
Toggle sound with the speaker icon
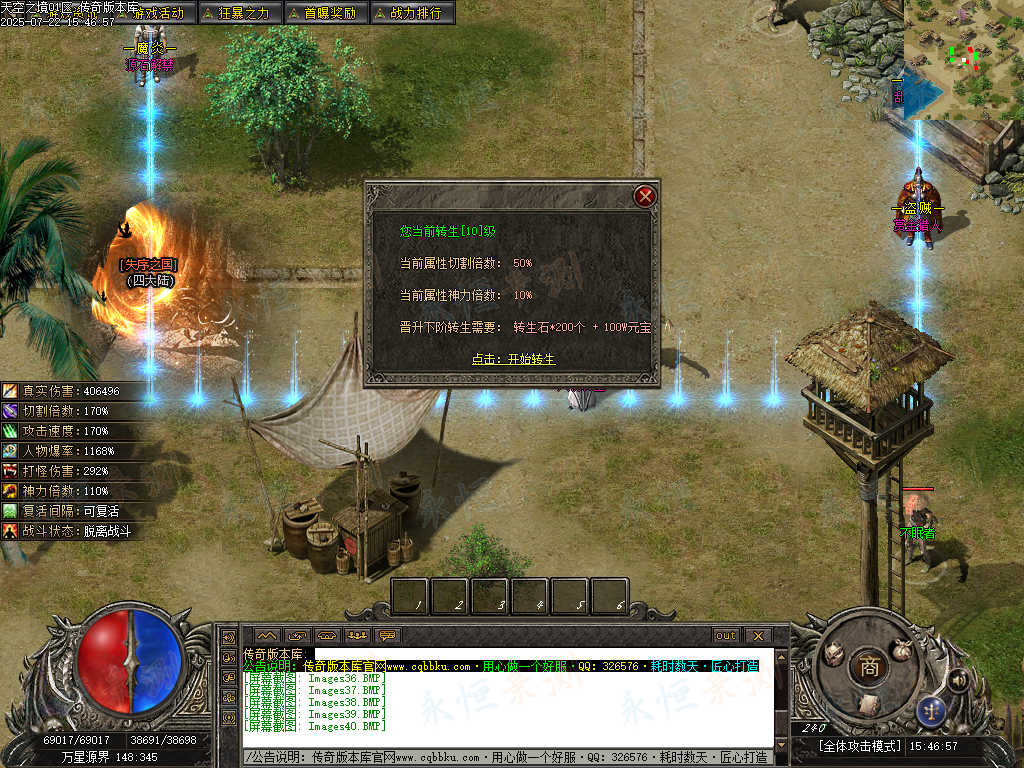point(957,681)
